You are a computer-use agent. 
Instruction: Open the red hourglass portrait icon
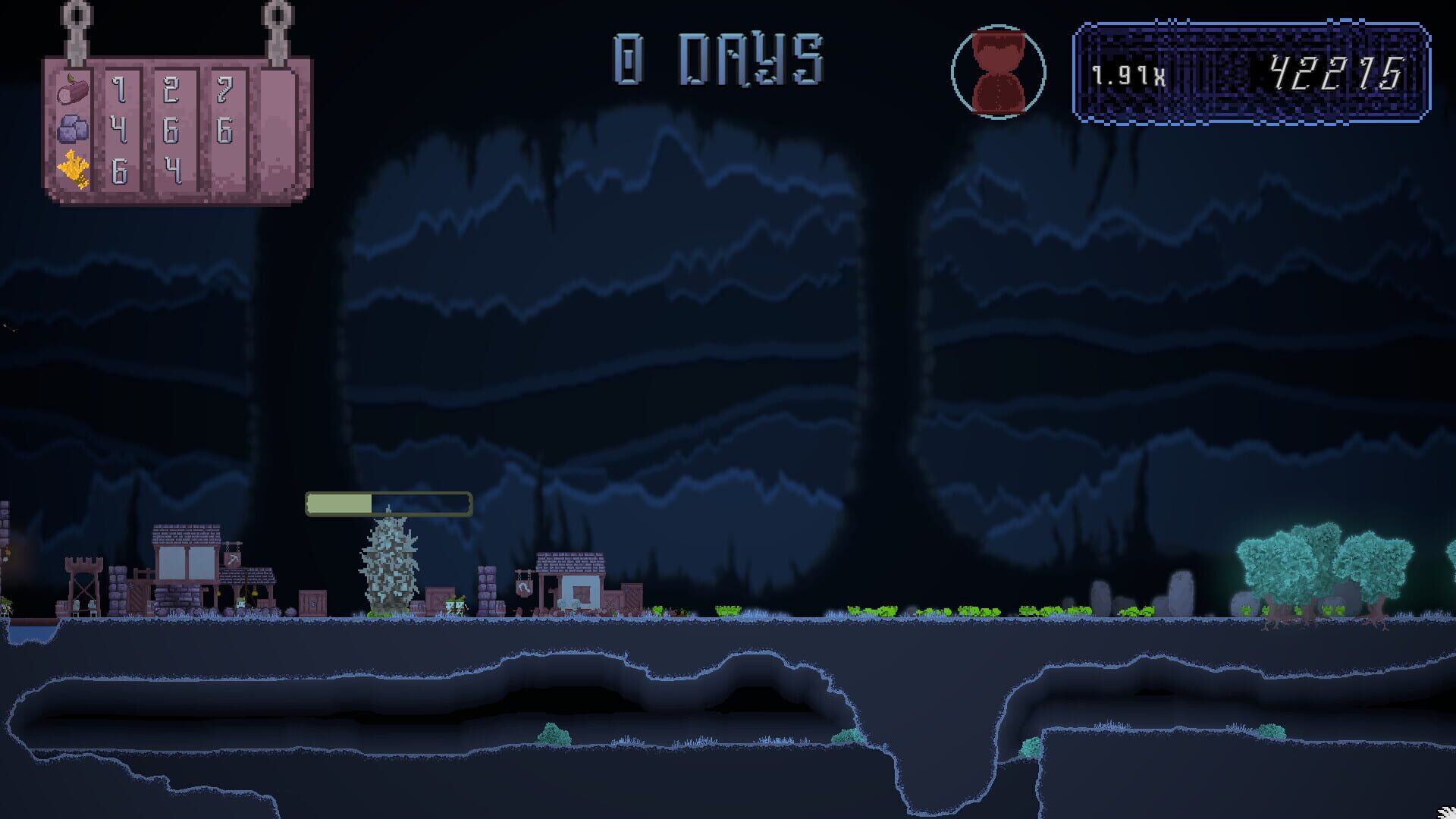coord(998,71)
